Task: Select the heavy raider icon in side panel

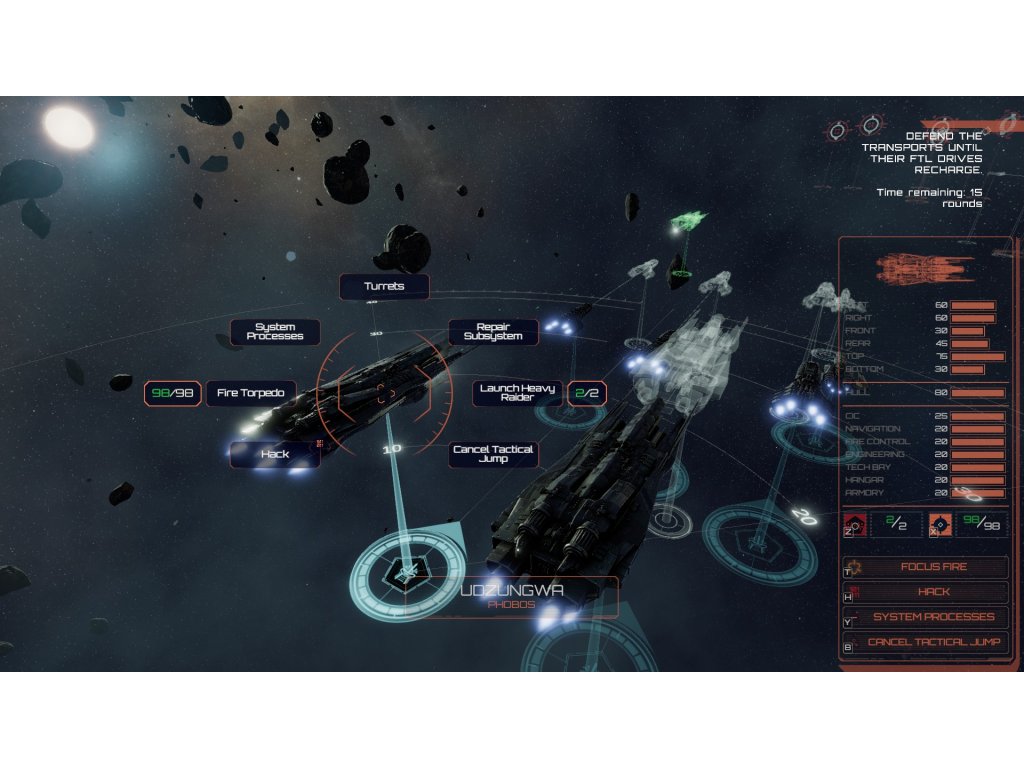Action: (855, 524)
